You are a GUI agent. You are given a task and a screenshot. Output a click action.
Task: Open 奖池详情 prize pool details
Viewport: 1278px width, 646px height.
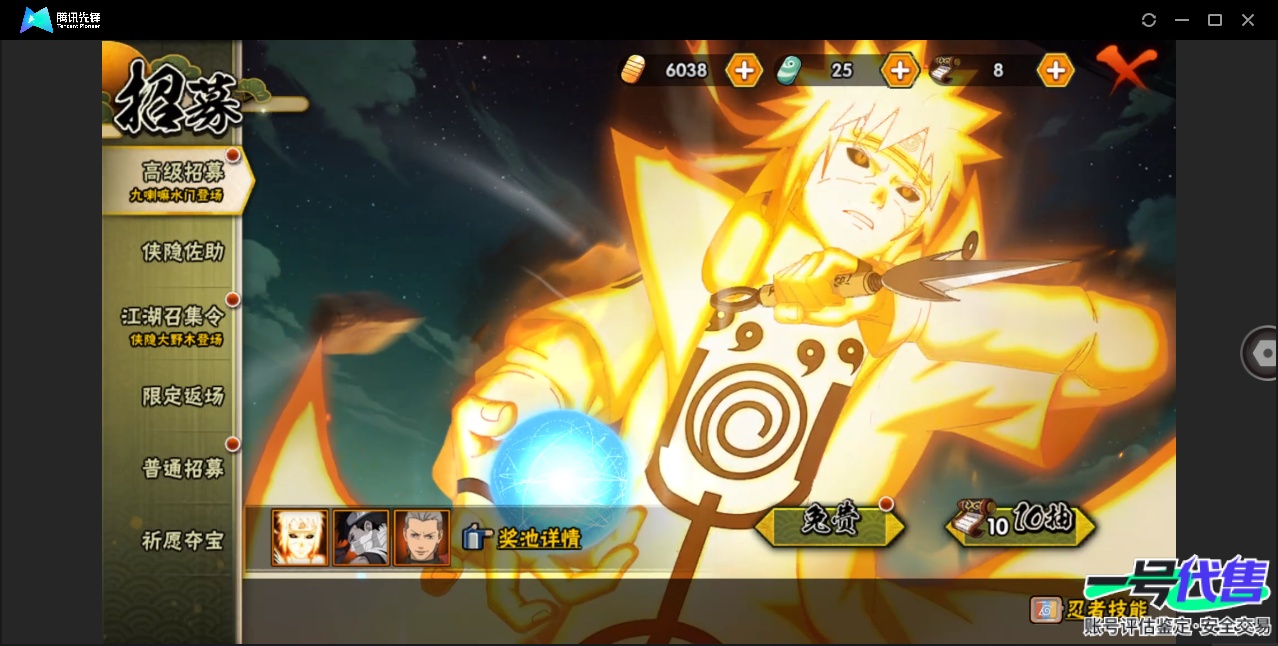click(x=524, y=538)
